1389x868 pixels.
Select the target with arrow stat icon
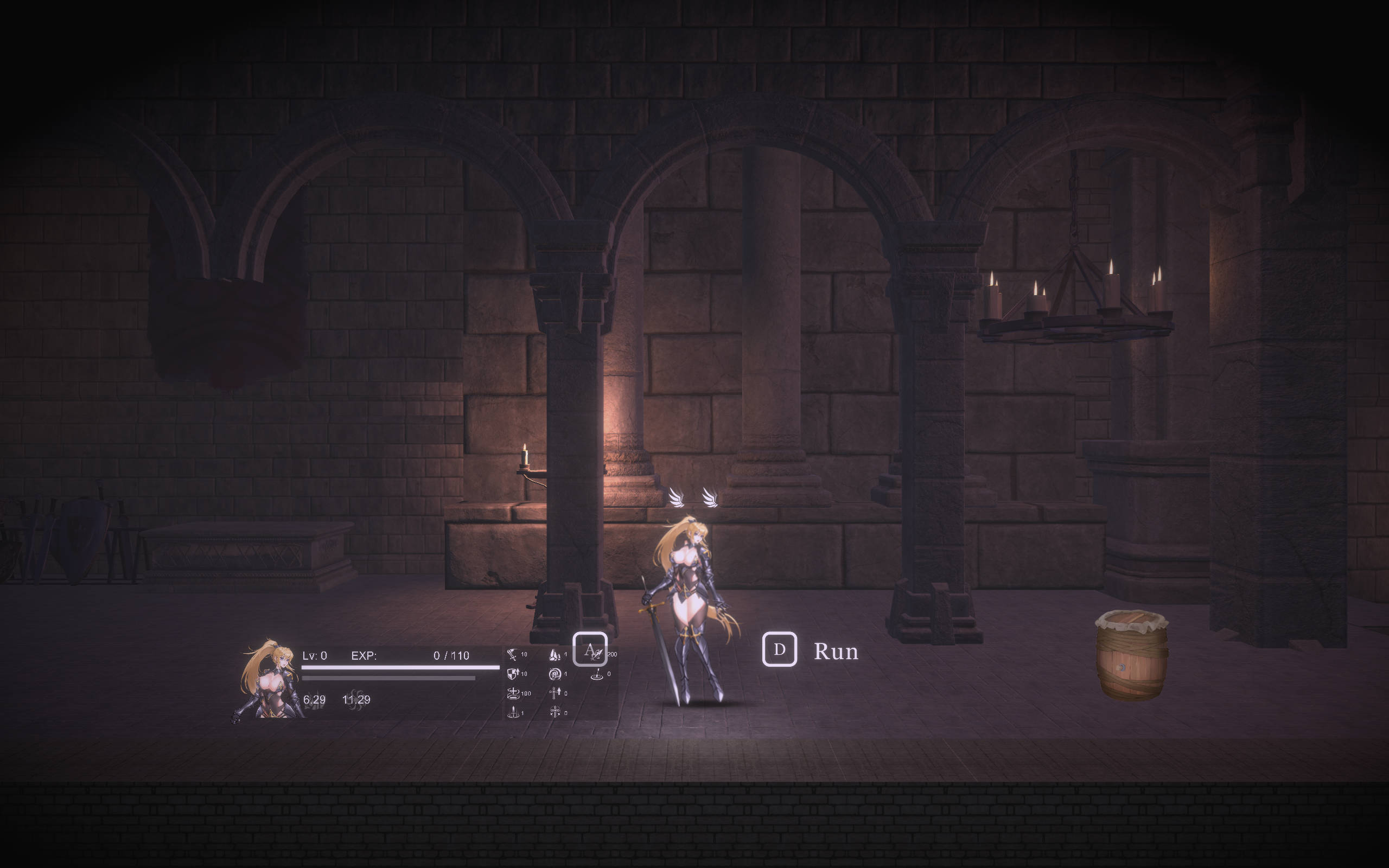point(597,674)
